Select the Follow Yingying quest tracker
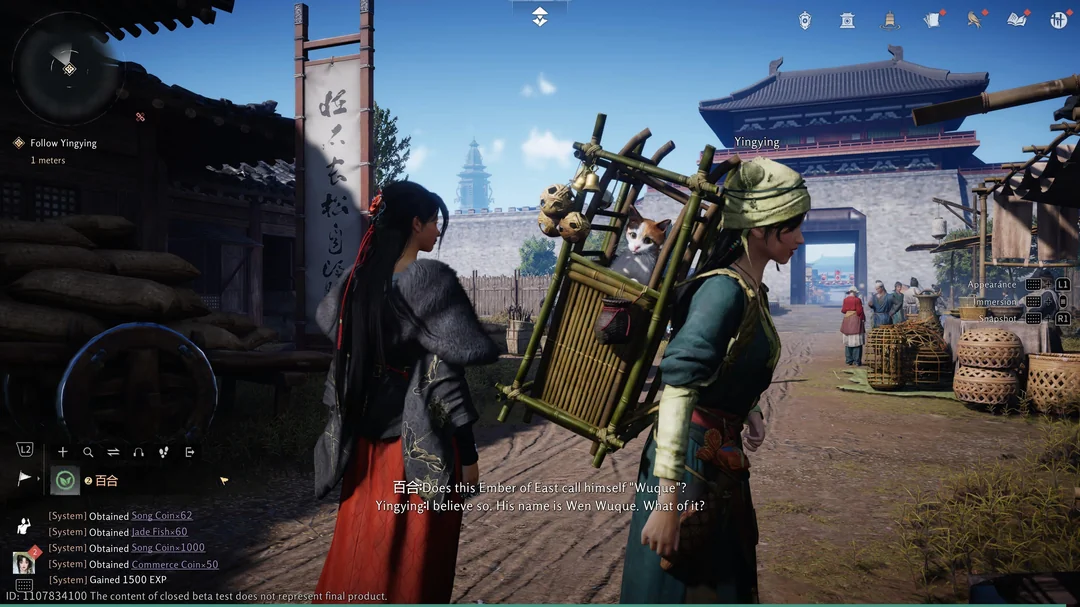1080x607 pixels. (63, 143)
